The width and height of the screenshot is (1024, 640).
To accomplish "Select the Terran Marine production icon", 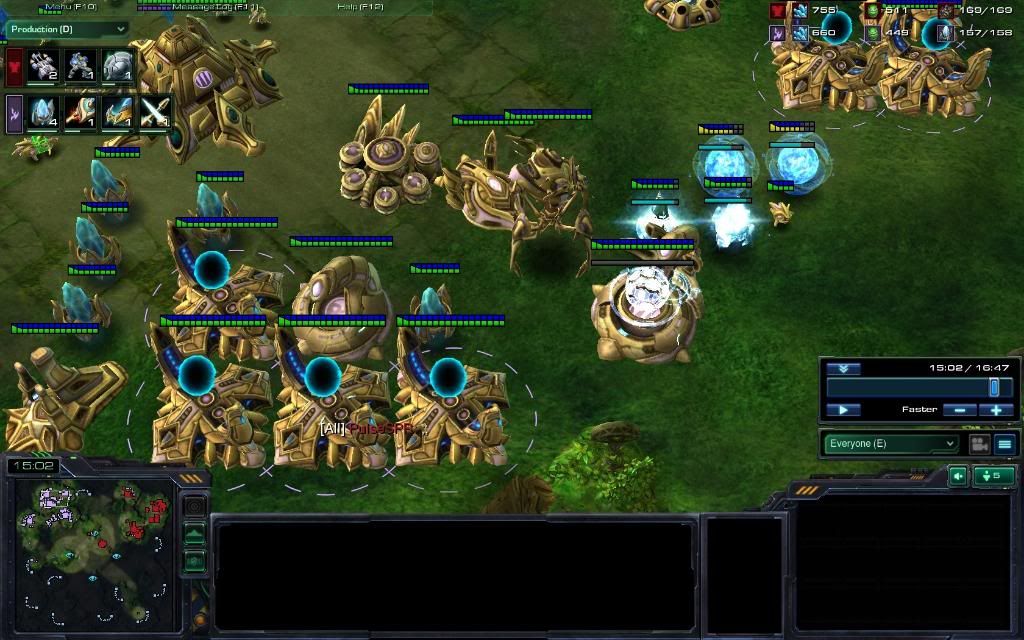I will pos(81,66).
